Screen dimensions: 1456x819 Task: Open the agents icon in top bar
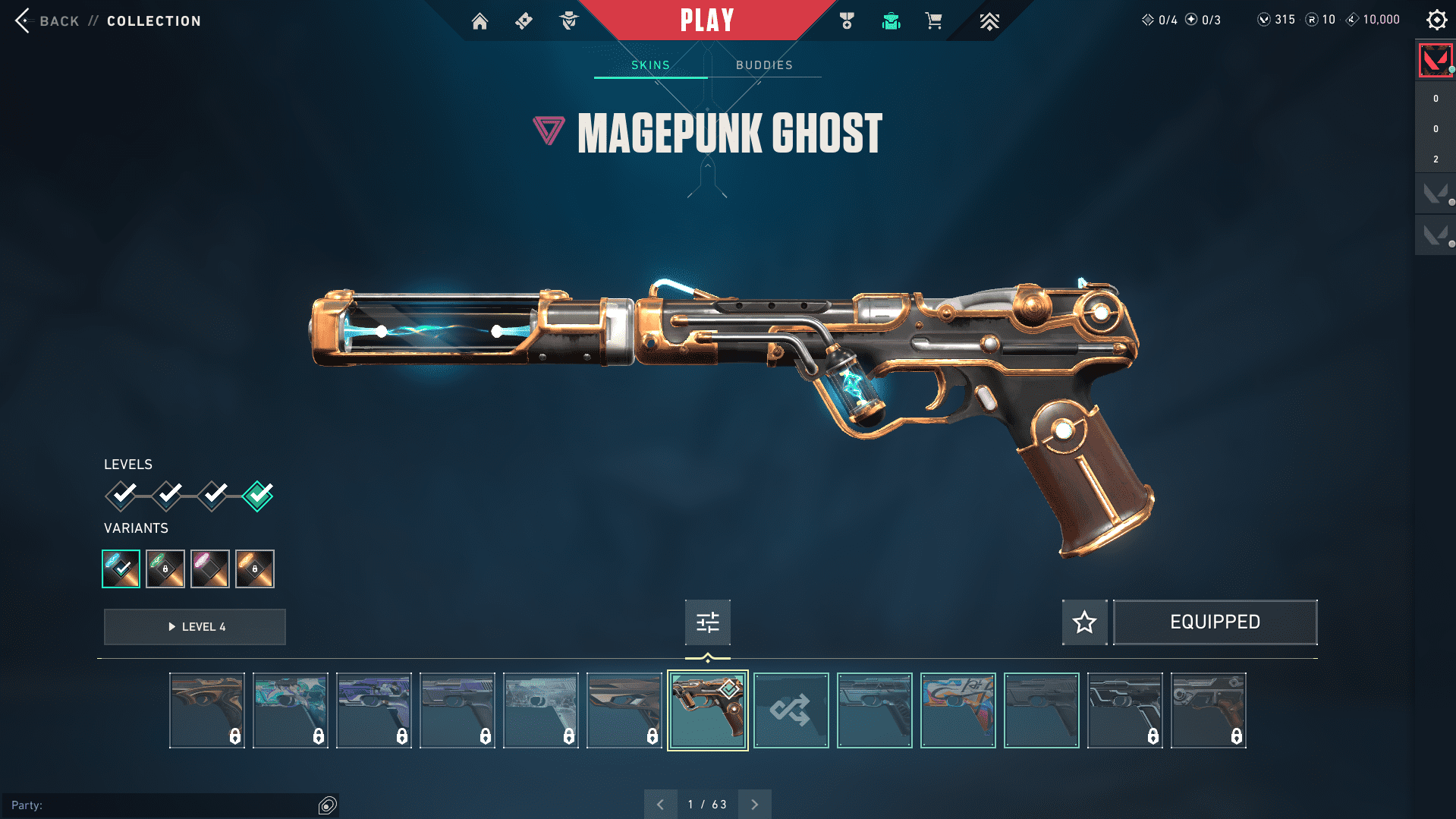click(568, 21)
